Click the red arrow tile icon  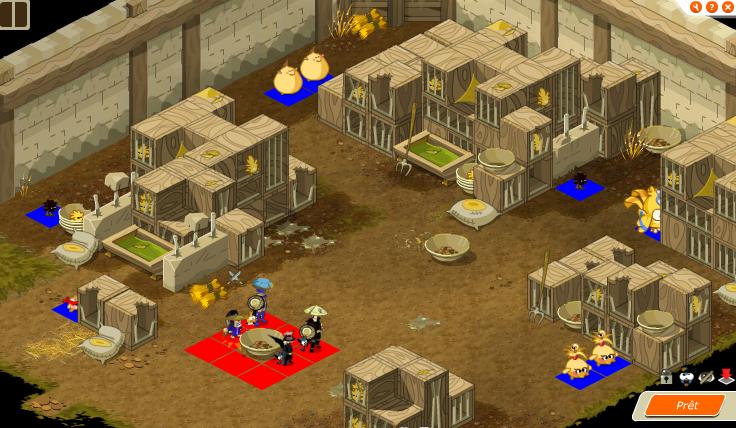tap(725, 377)
